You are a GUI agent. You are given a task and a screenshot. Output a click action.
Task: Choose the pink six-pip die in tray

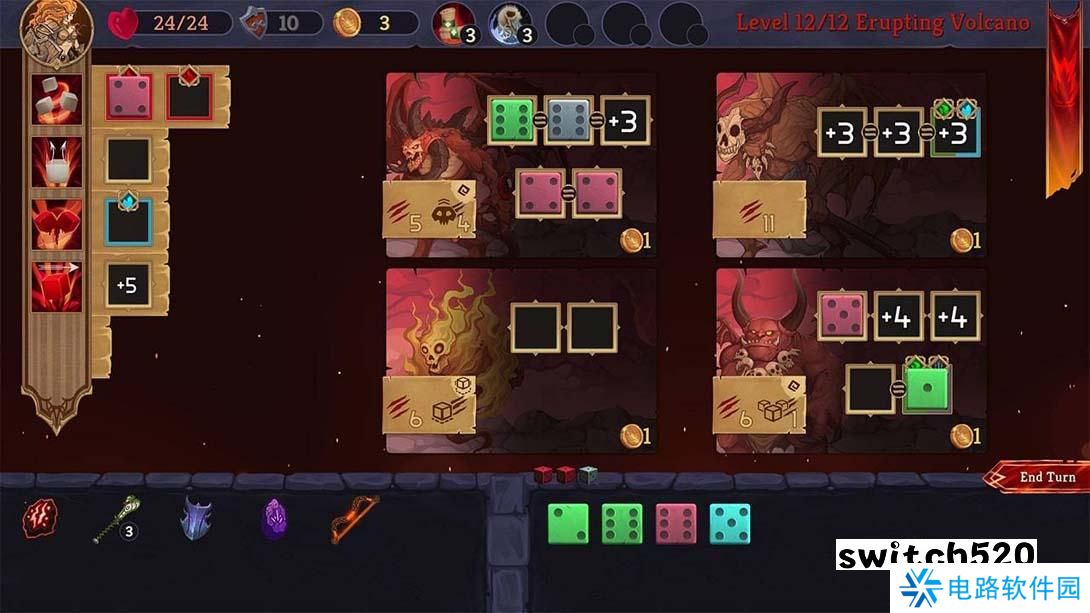(676, 524)
